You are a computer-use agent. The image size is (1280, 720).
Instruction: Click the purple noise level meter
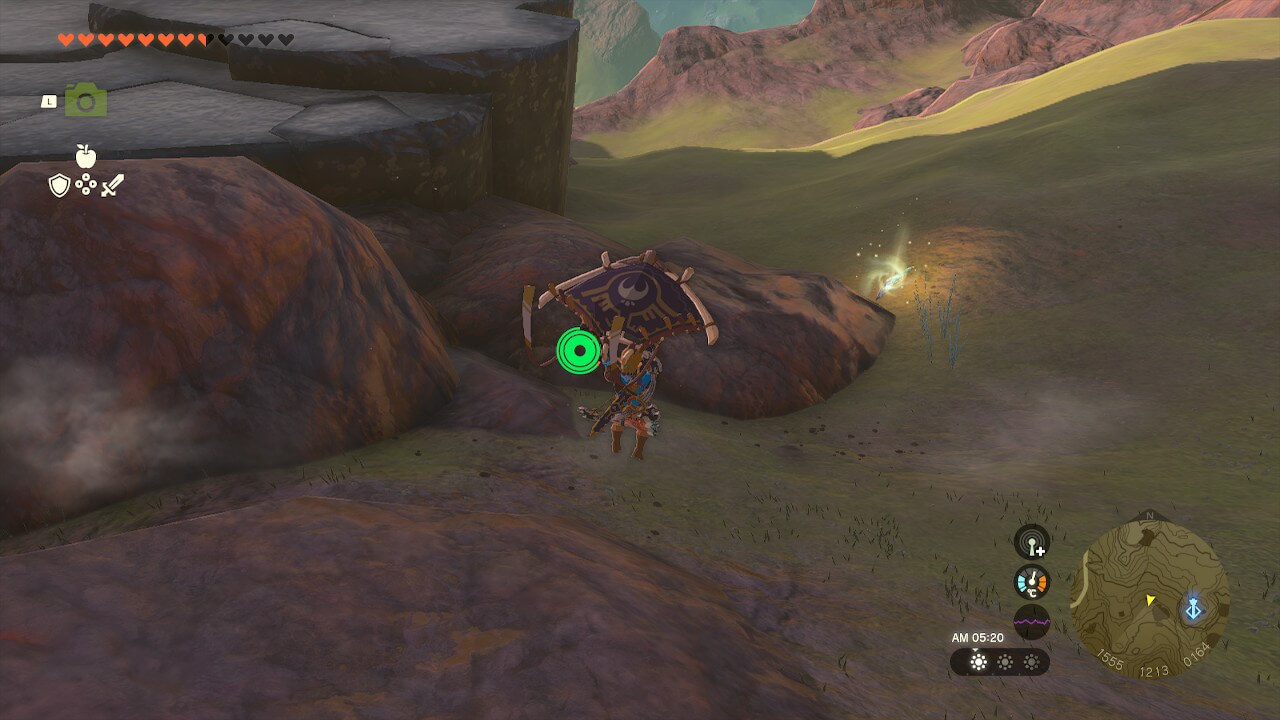click(x=1031, y=621)
